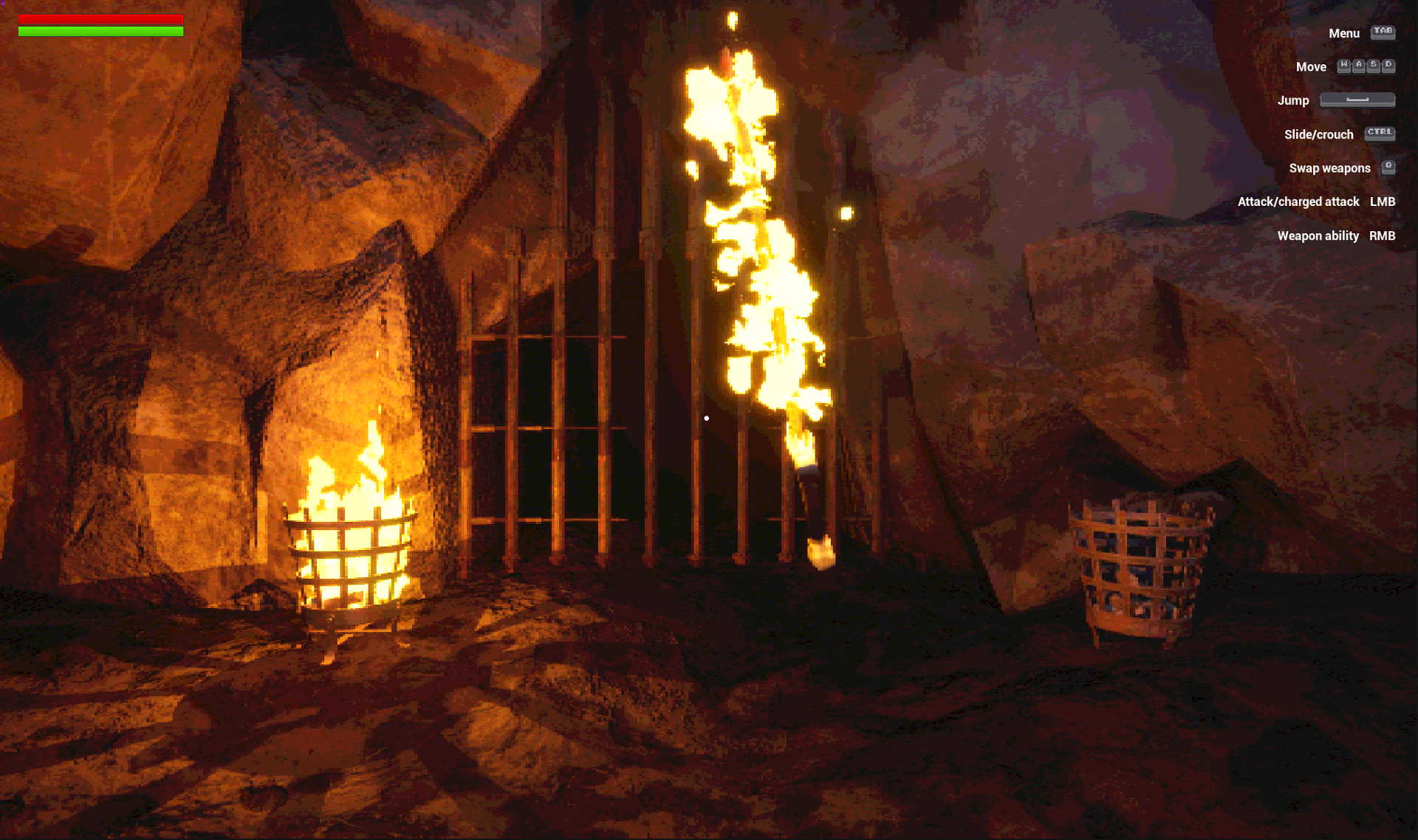Click the S movement key icon
Screen dimensions: 1418x840
pyautogui.click(x=1374, y=66)
